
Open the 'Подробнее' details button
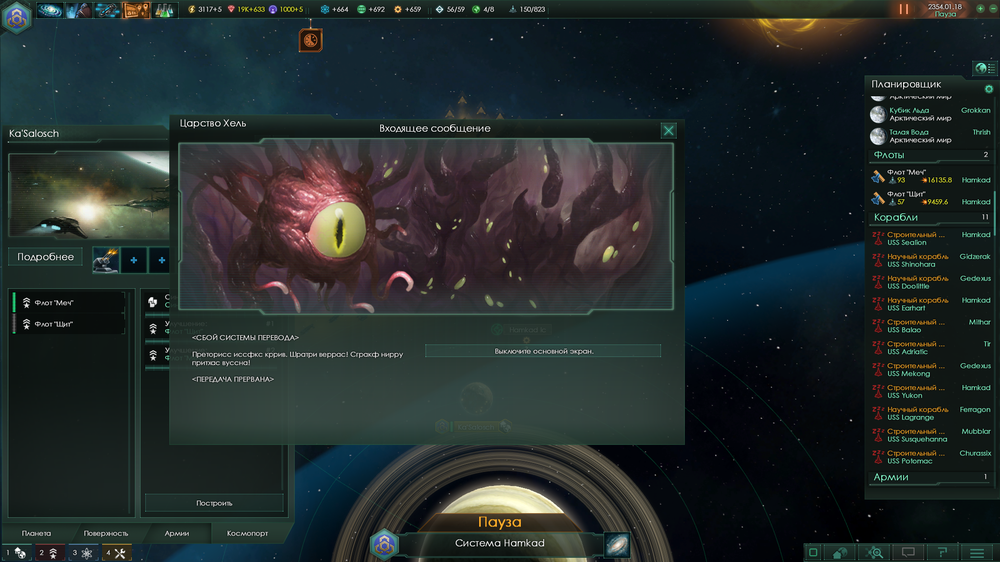(x=45, y=257)
